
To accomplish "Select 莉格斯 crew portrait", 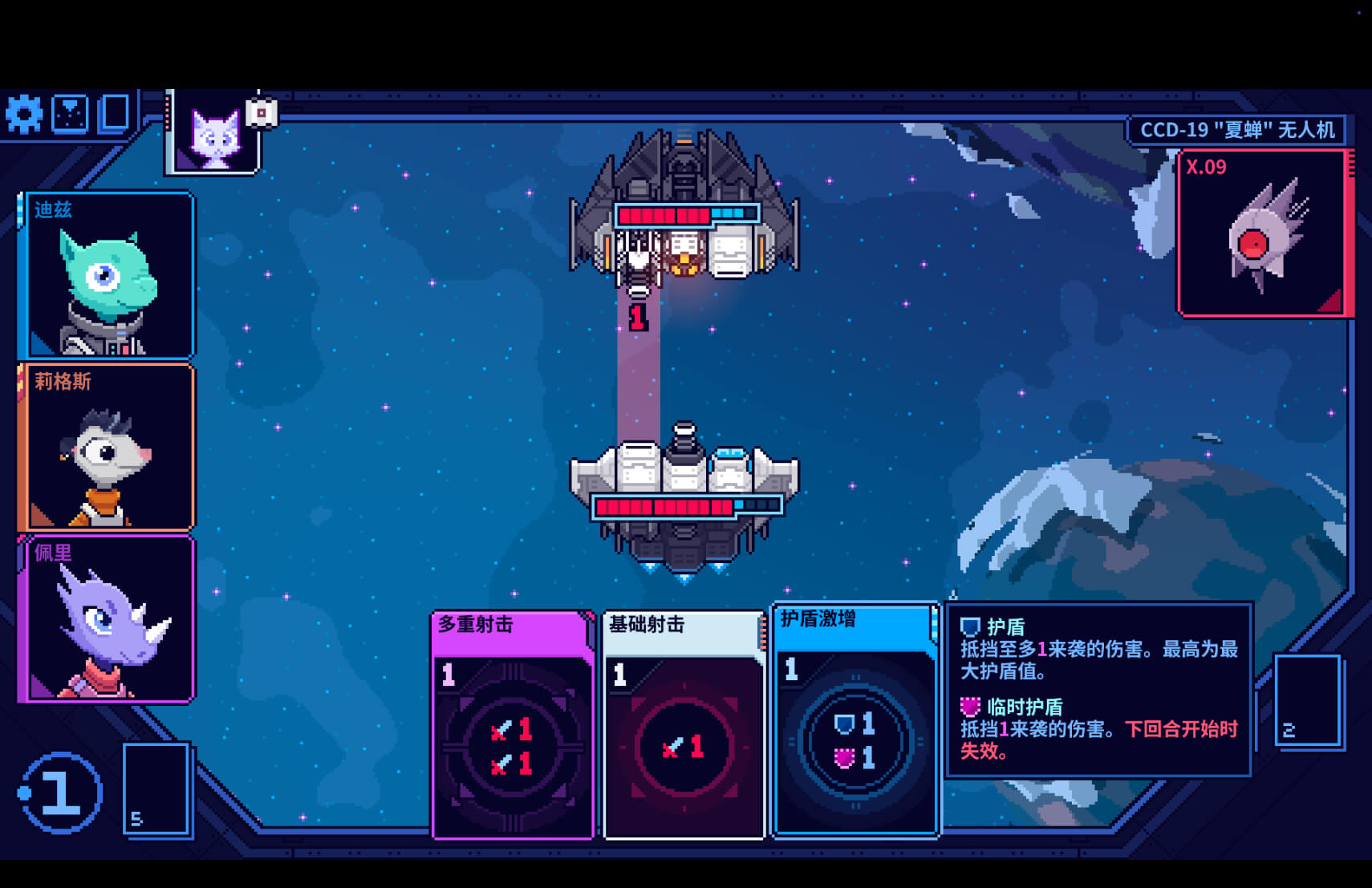I will (108, 447).
